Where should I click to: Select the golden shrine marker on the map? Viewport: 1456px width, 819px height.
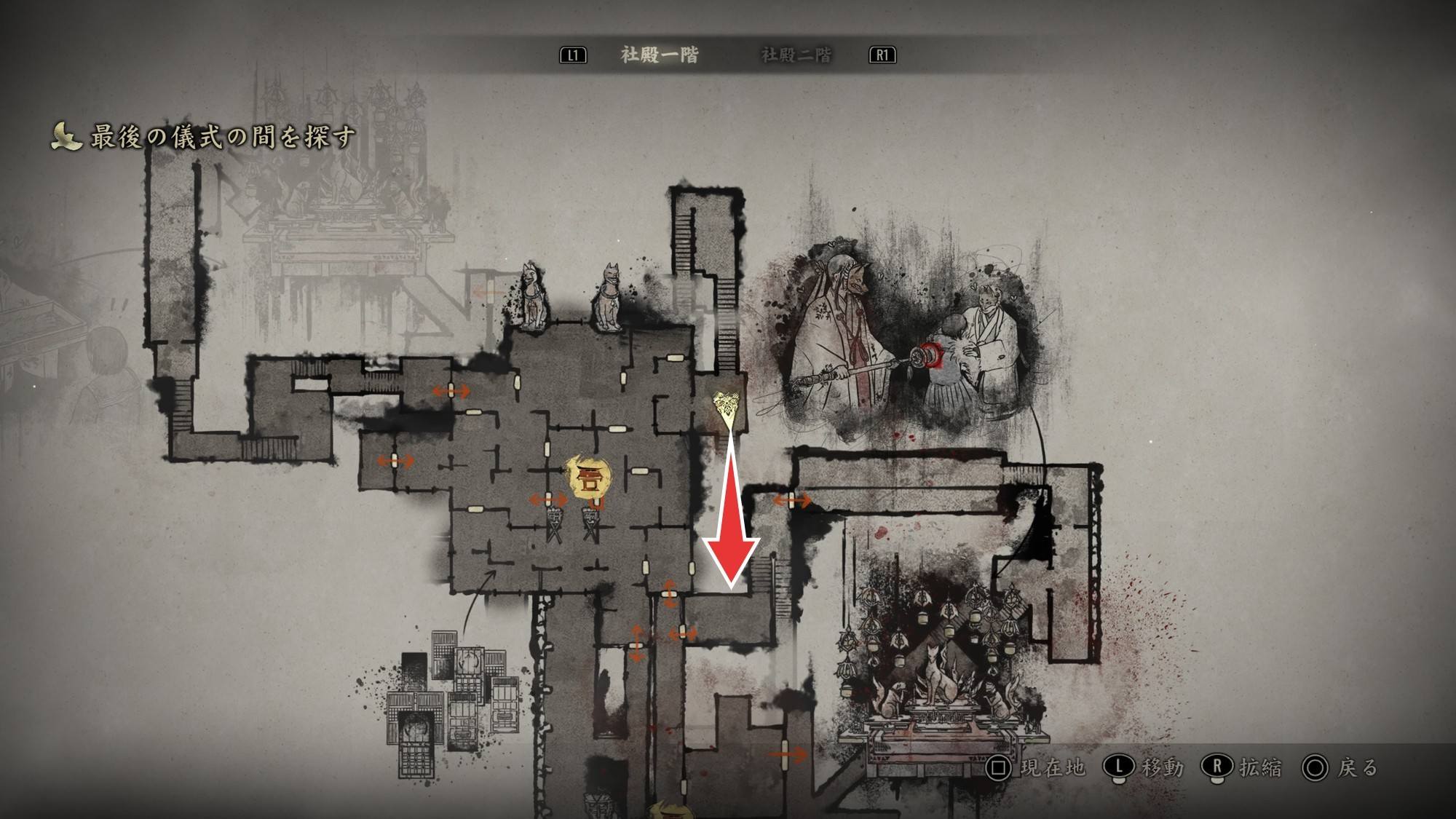click(x=589, y=478)
